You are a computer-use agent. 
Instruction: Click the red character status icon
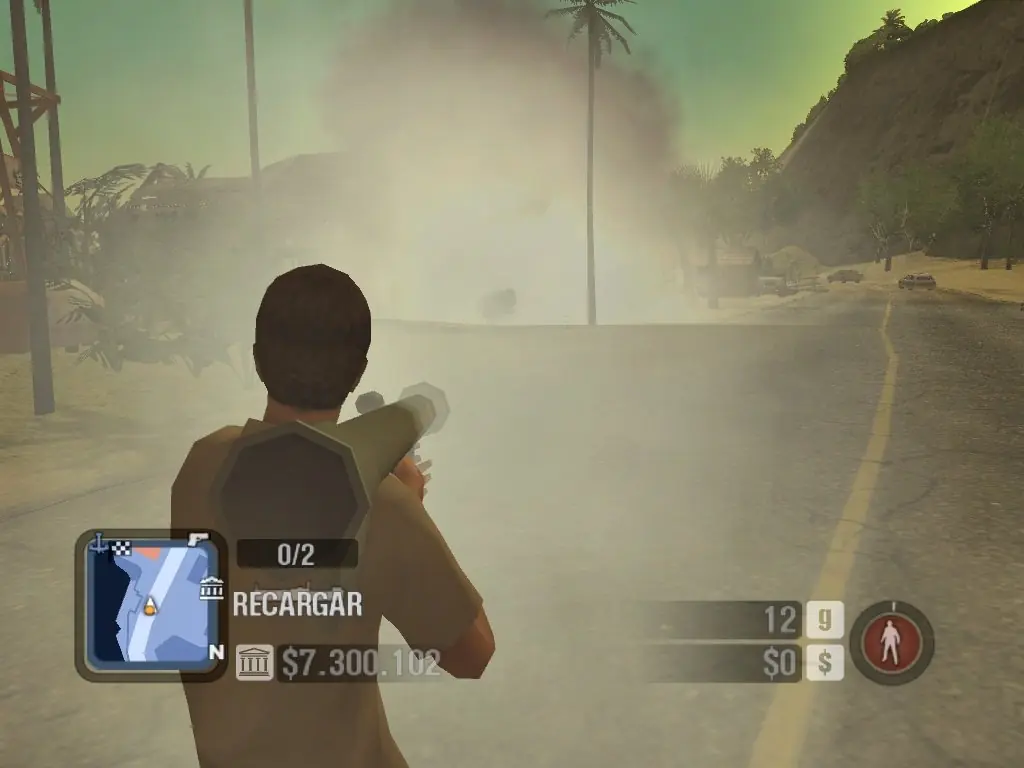point(891,642)
